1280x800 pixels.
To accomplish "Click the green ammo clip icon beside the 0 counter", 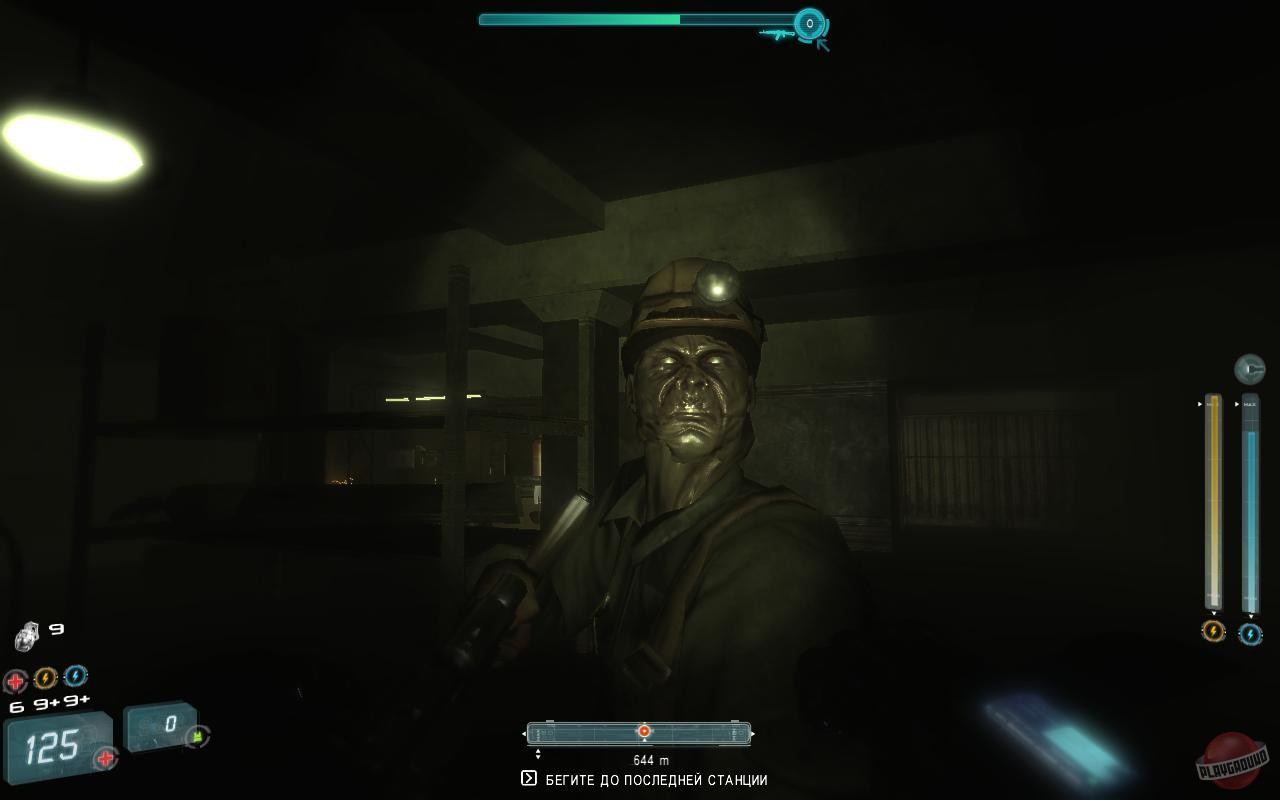I will (x=197, y=736).
